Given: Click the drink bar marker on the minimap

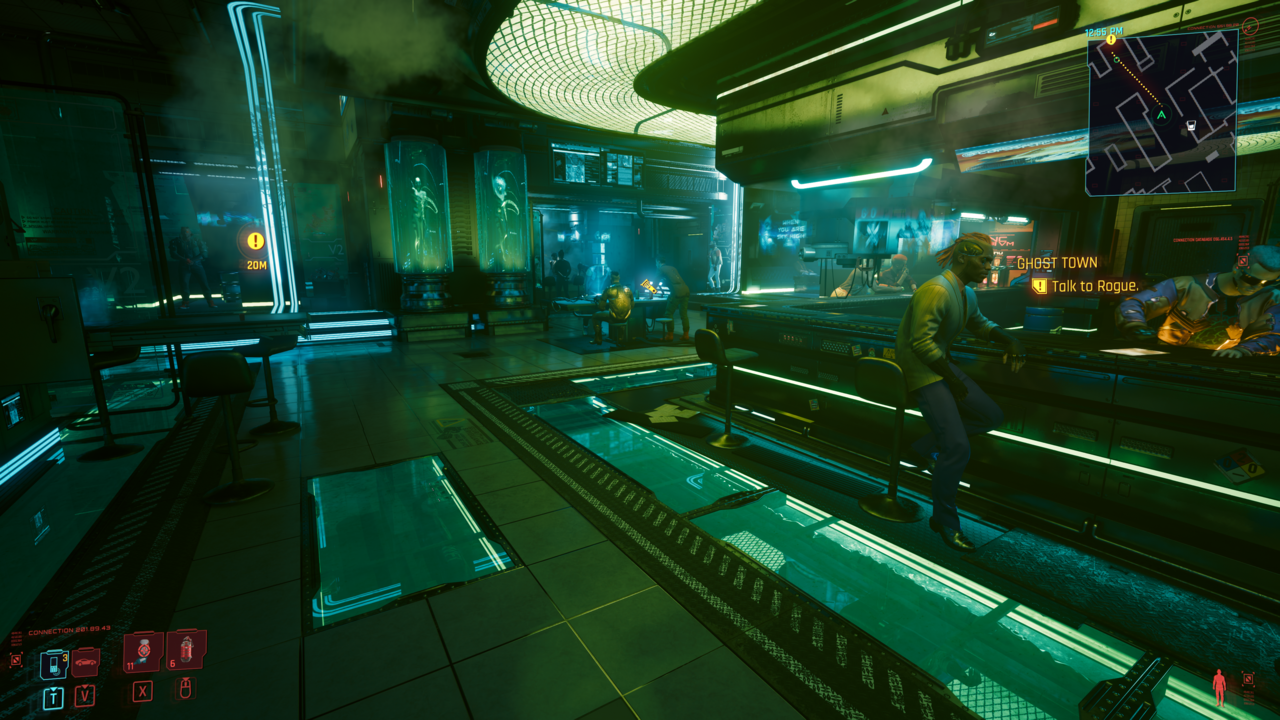Looking at the screenshot, I should (1191, 127).
